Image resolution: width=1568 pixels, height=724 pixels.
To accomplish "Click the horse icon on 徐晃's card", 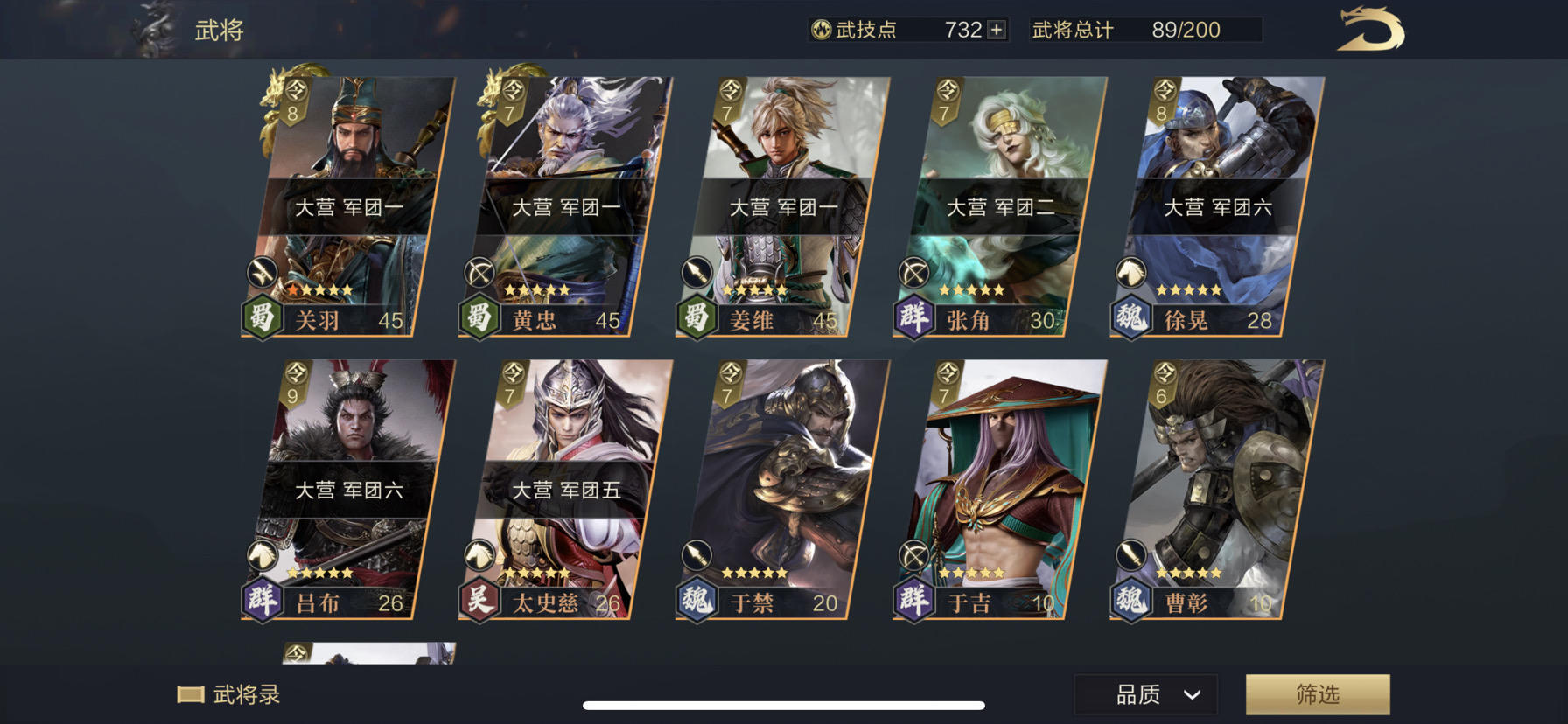I will click(x=1132, y=273).
